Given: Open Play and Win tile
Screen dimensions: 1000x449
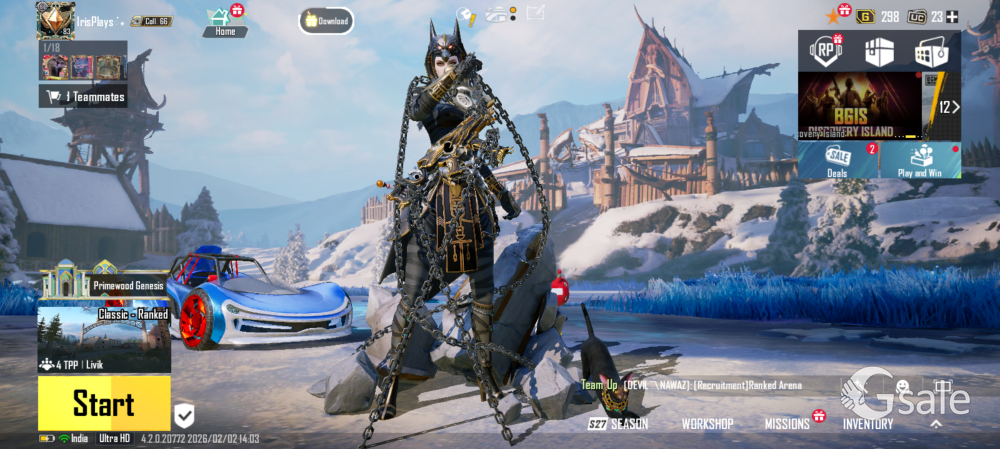Looking at the screenshot, I should [x=920, y=160].
